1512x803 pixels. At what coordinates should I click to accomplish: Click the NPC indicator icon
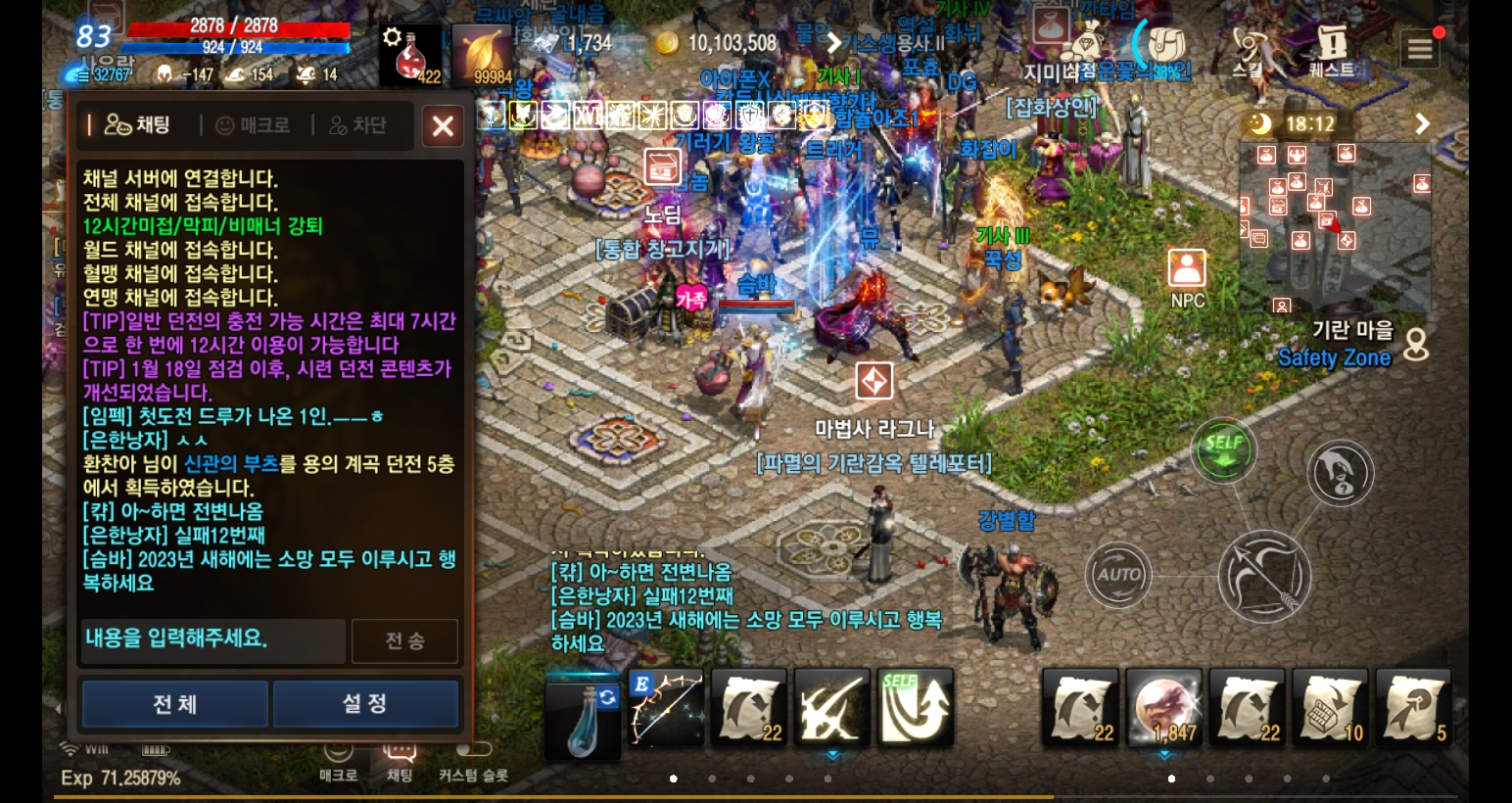(x=1187, y=265)
